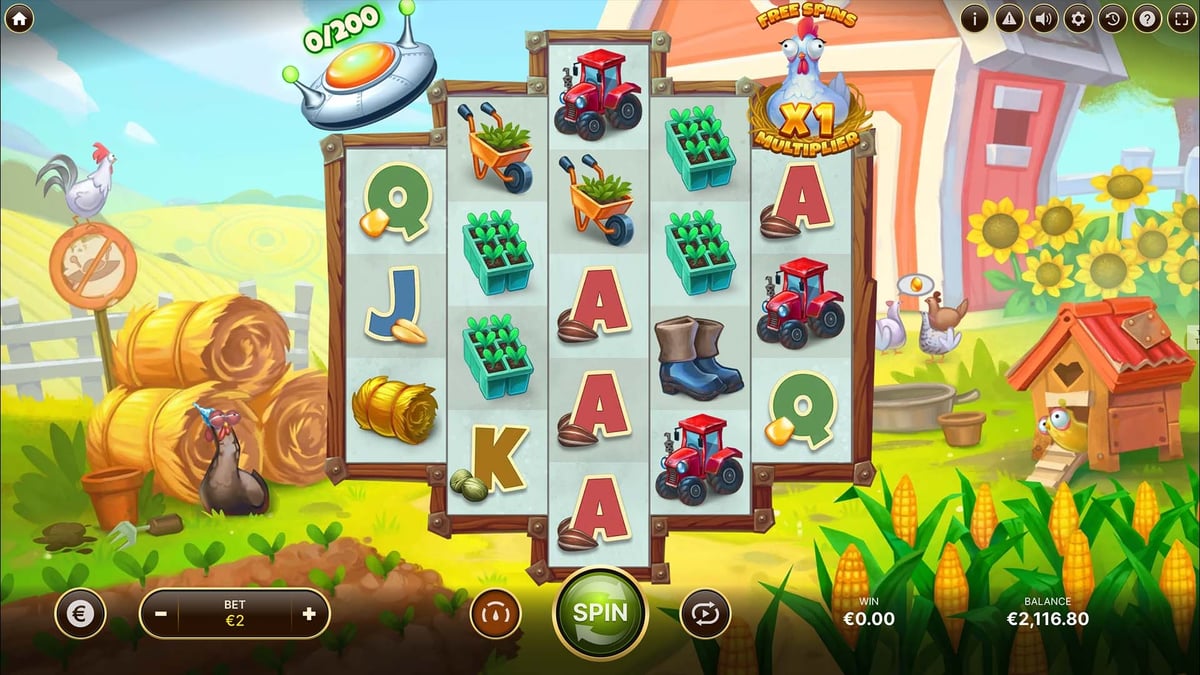
Task: Go to the home lobby
Action: point(19,18)
